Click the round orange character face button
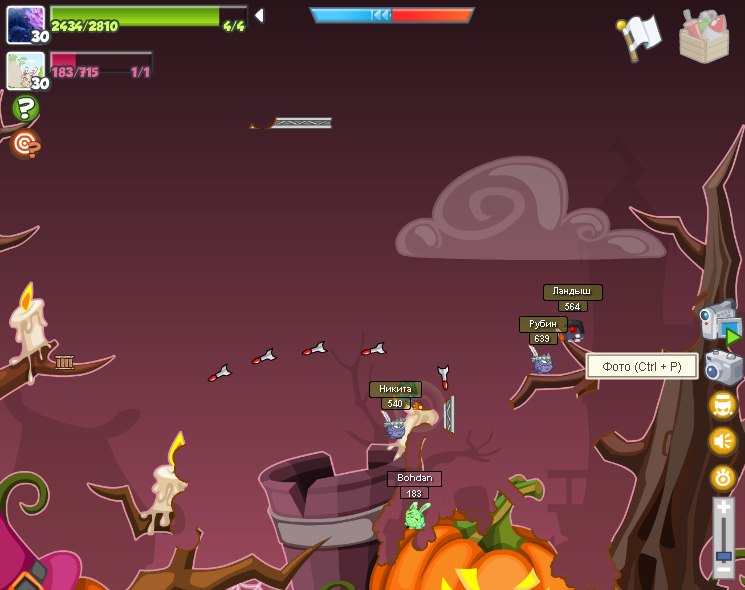This screenshot has height=590, width=745. point(723,405)
